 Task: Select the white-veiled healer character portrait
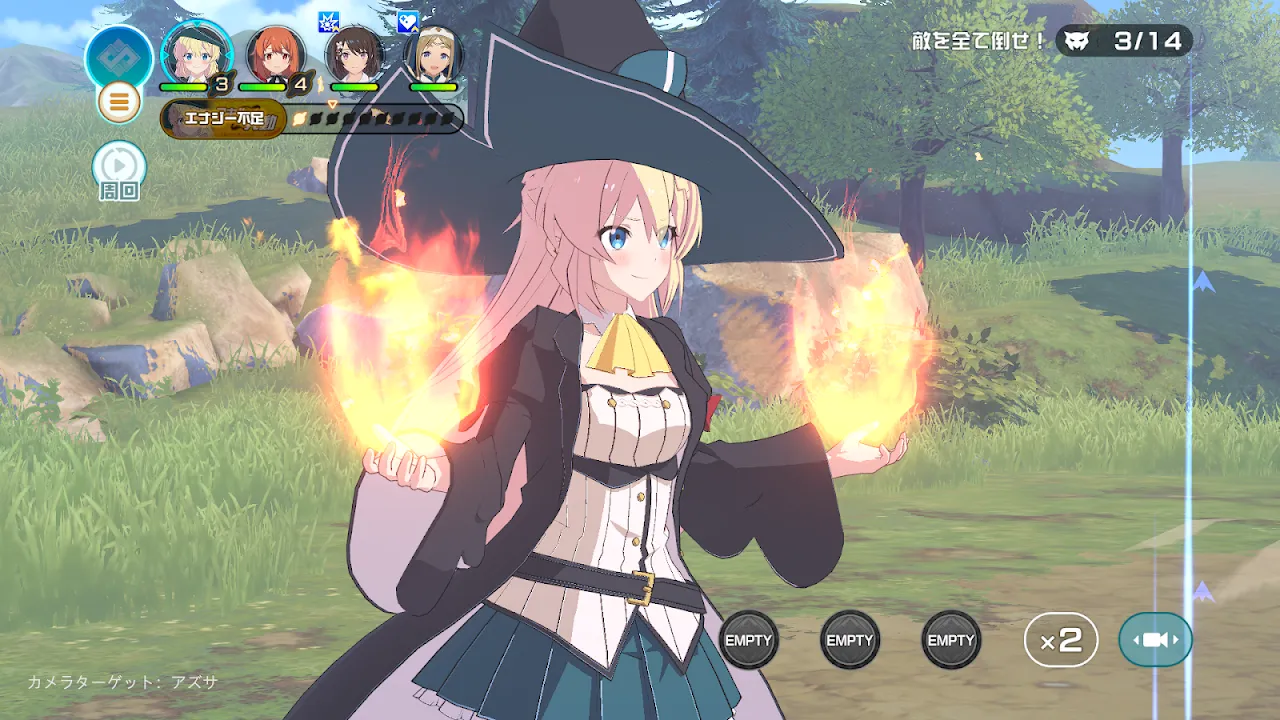click(x=433, y=54)
